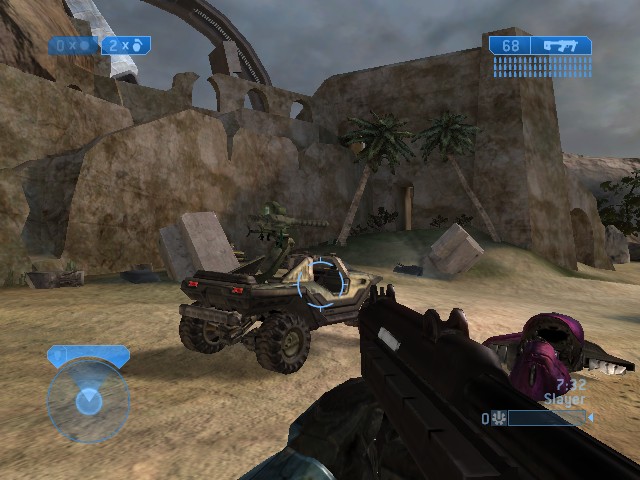Click the SMG weapon icon
The width and height of the screenshot is (640, 480).
coord(560,45)
